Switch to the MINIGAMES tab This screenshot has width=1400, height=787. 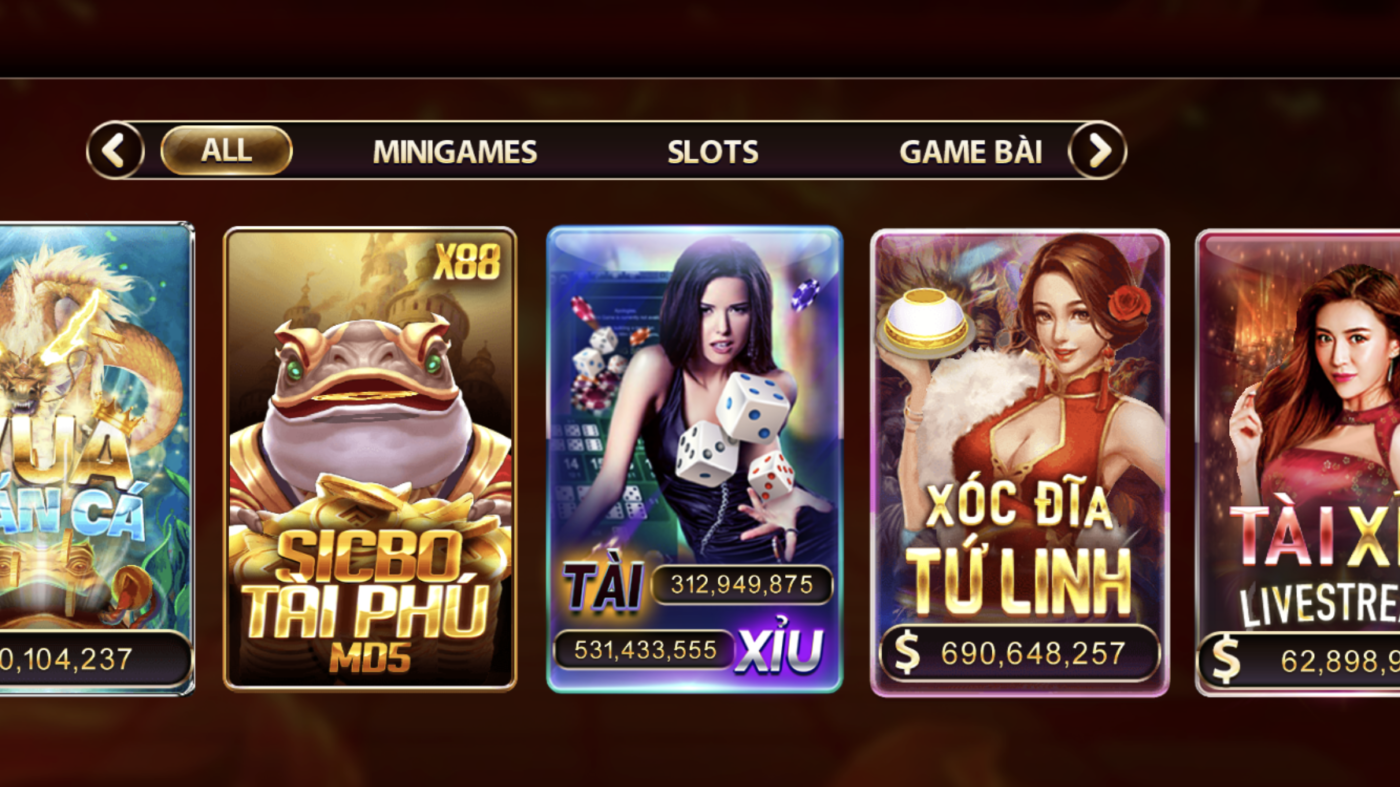click(x=455, y=152)
